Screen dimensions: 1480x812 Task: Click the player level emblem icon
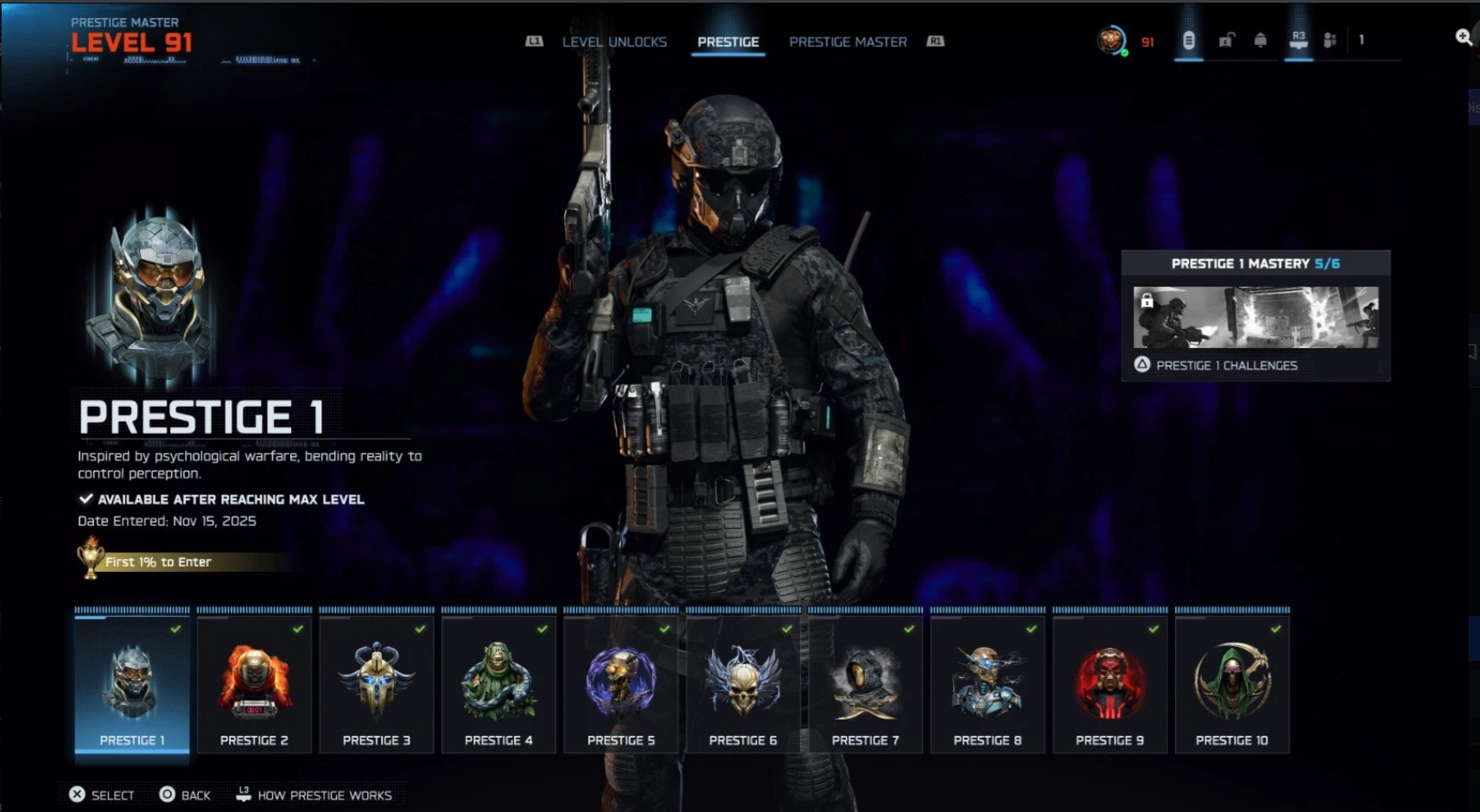click(1111, 38)
